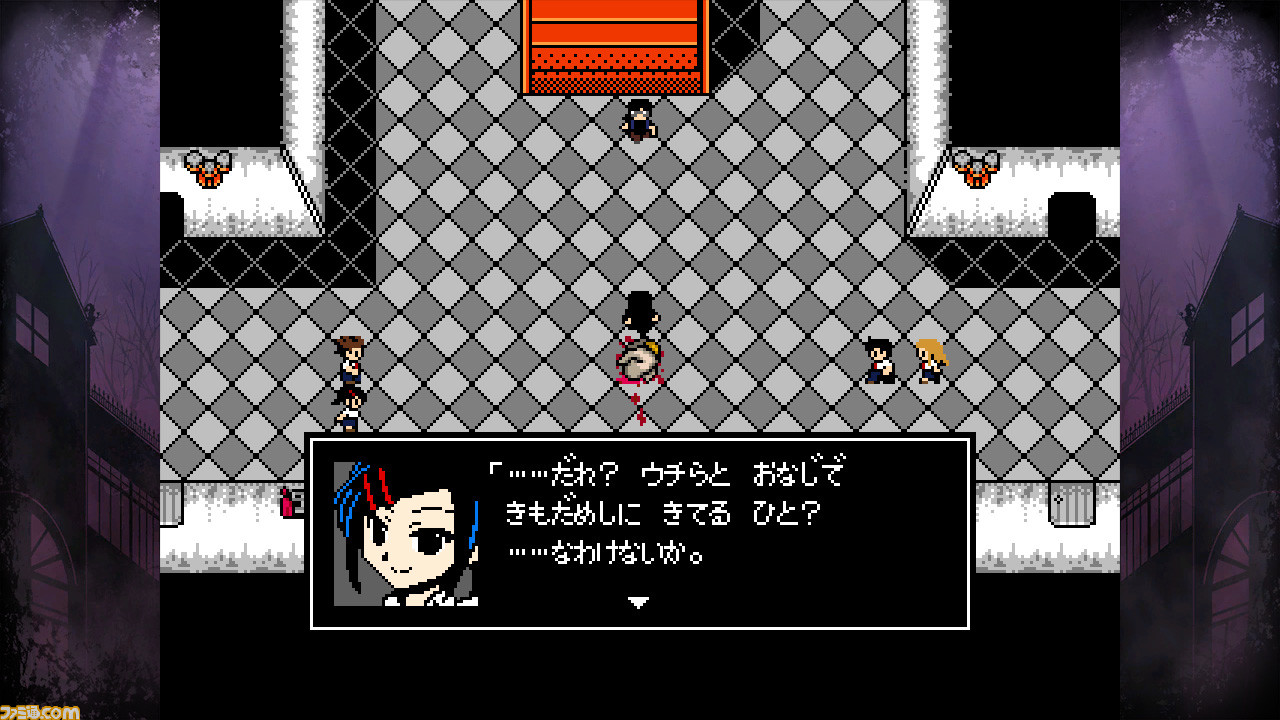Click the blood trail below the head
The image size is (1280, 720).
tap(638, 405)
